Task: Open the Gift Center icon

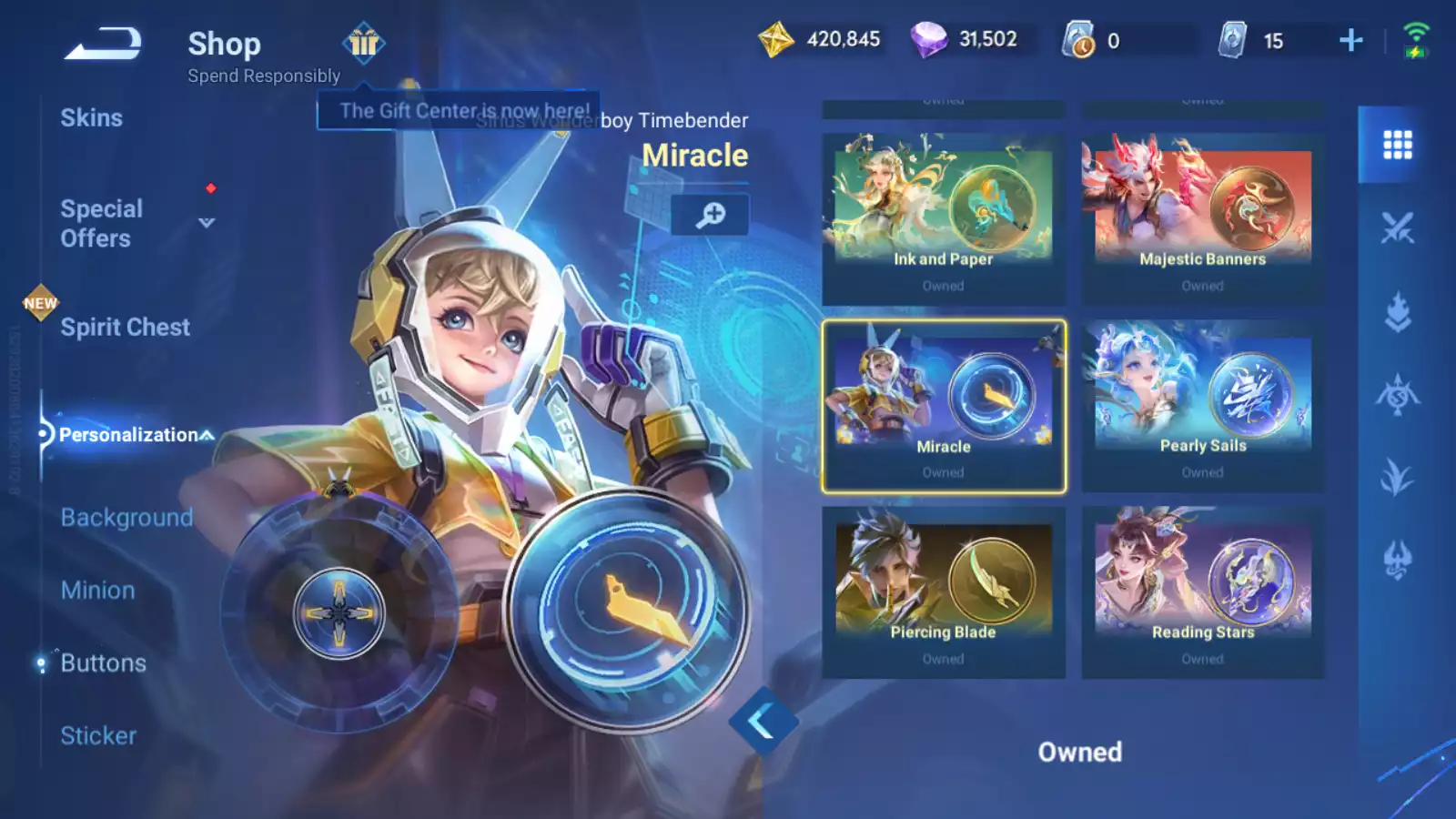Action: pyautogui.click(x=364, y=43)
